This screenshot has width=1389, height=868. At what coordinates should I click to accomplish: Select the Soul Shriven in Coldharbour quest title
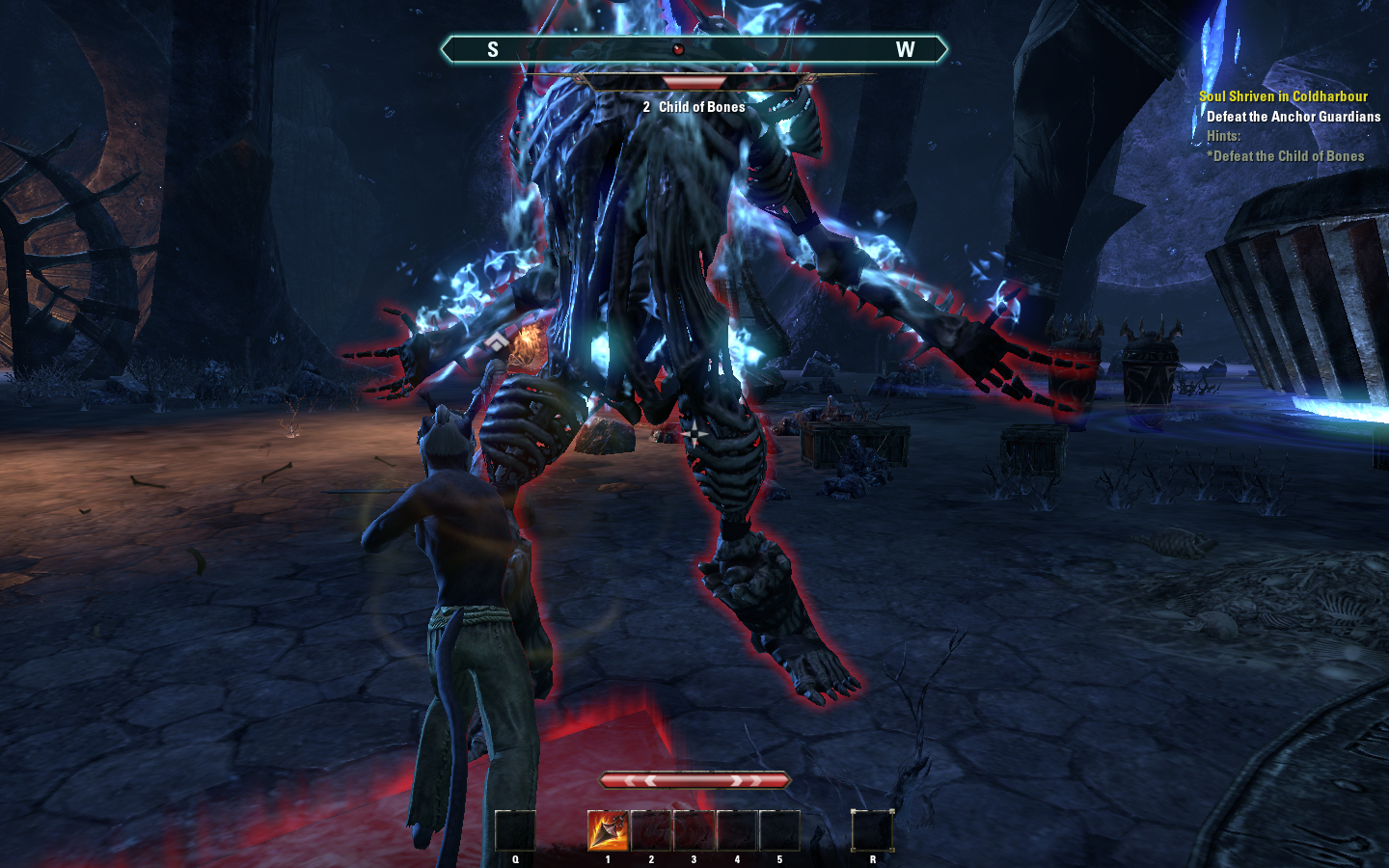(x=1283, y=96)
